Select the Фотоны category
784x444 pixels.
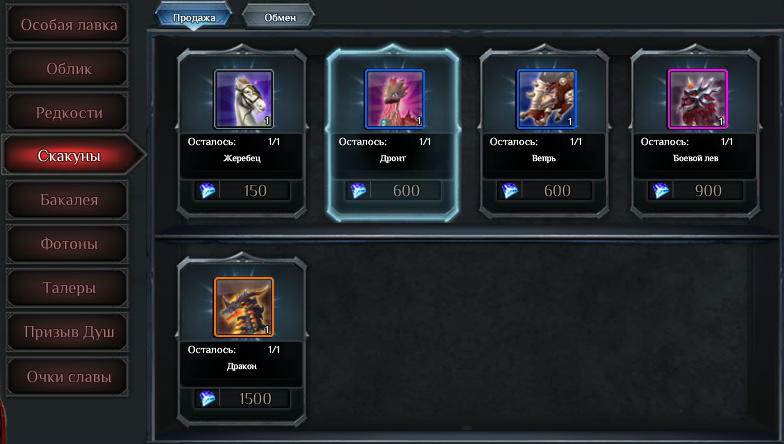68,243
